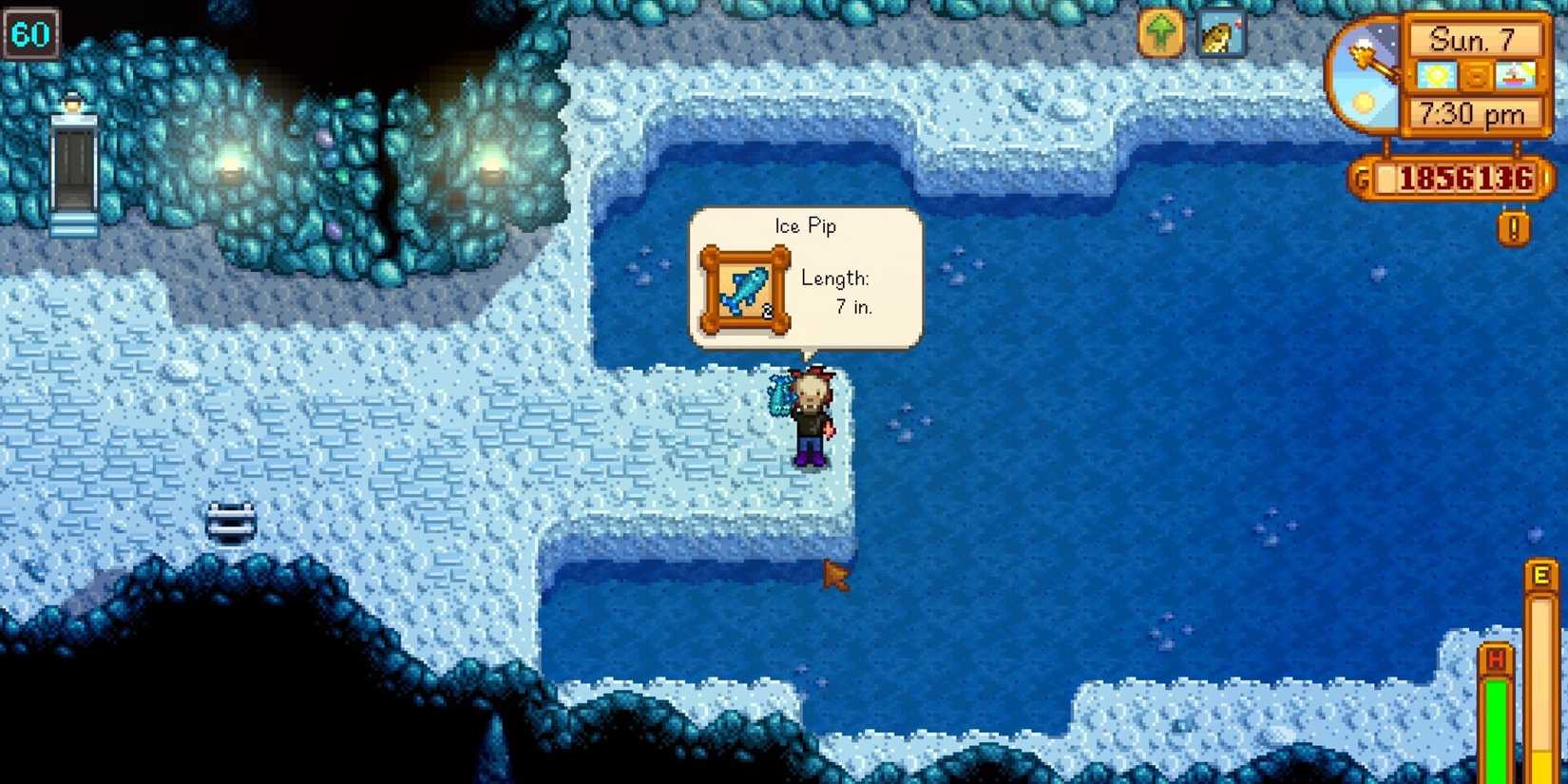Click the ladder steps on the ice
Image resolution: width=1568 pixels, height=784 pixels.
(x=231, y=520)
